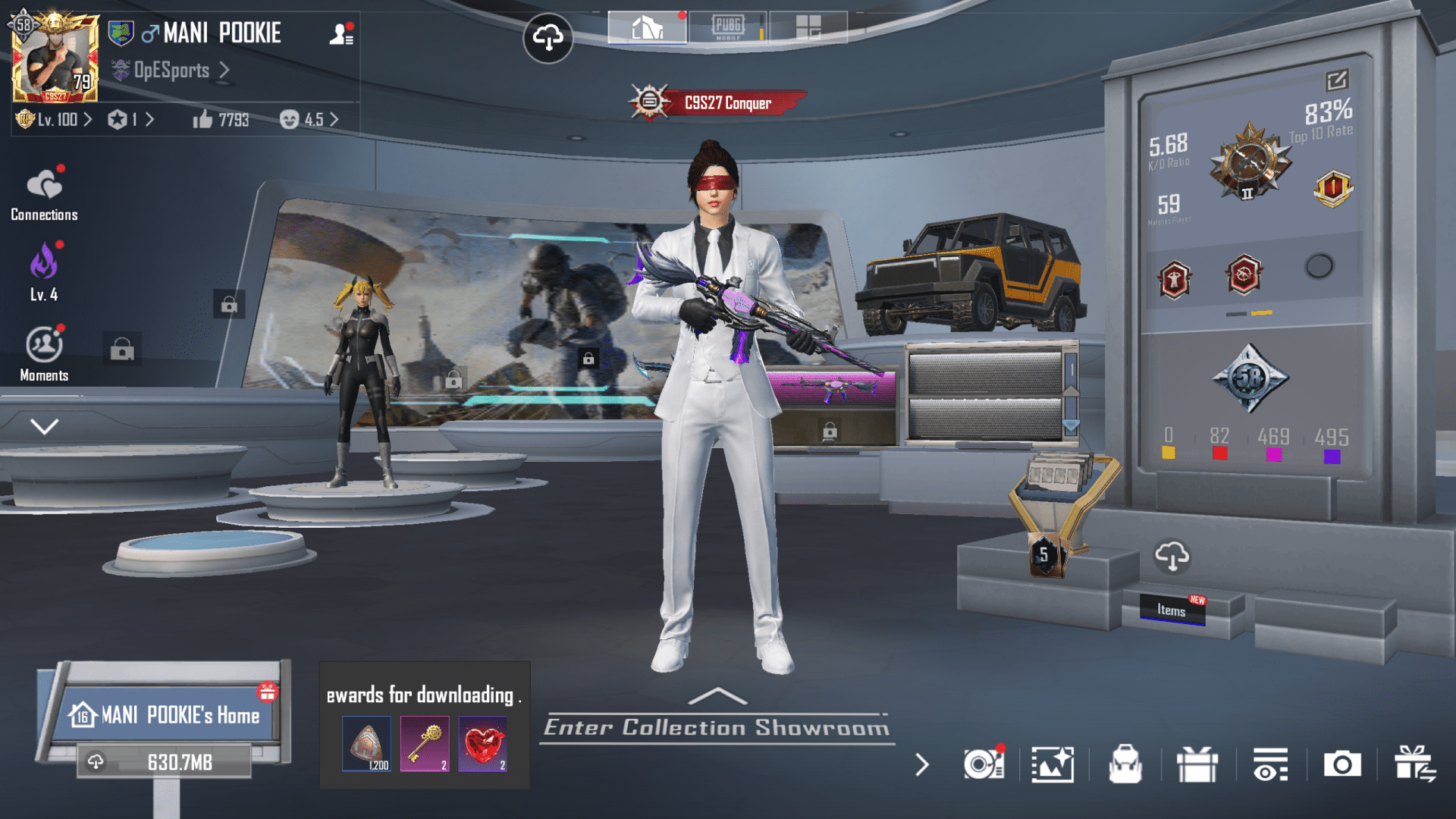
Task: Open the photo album icon
Action: coord(1053,765)
